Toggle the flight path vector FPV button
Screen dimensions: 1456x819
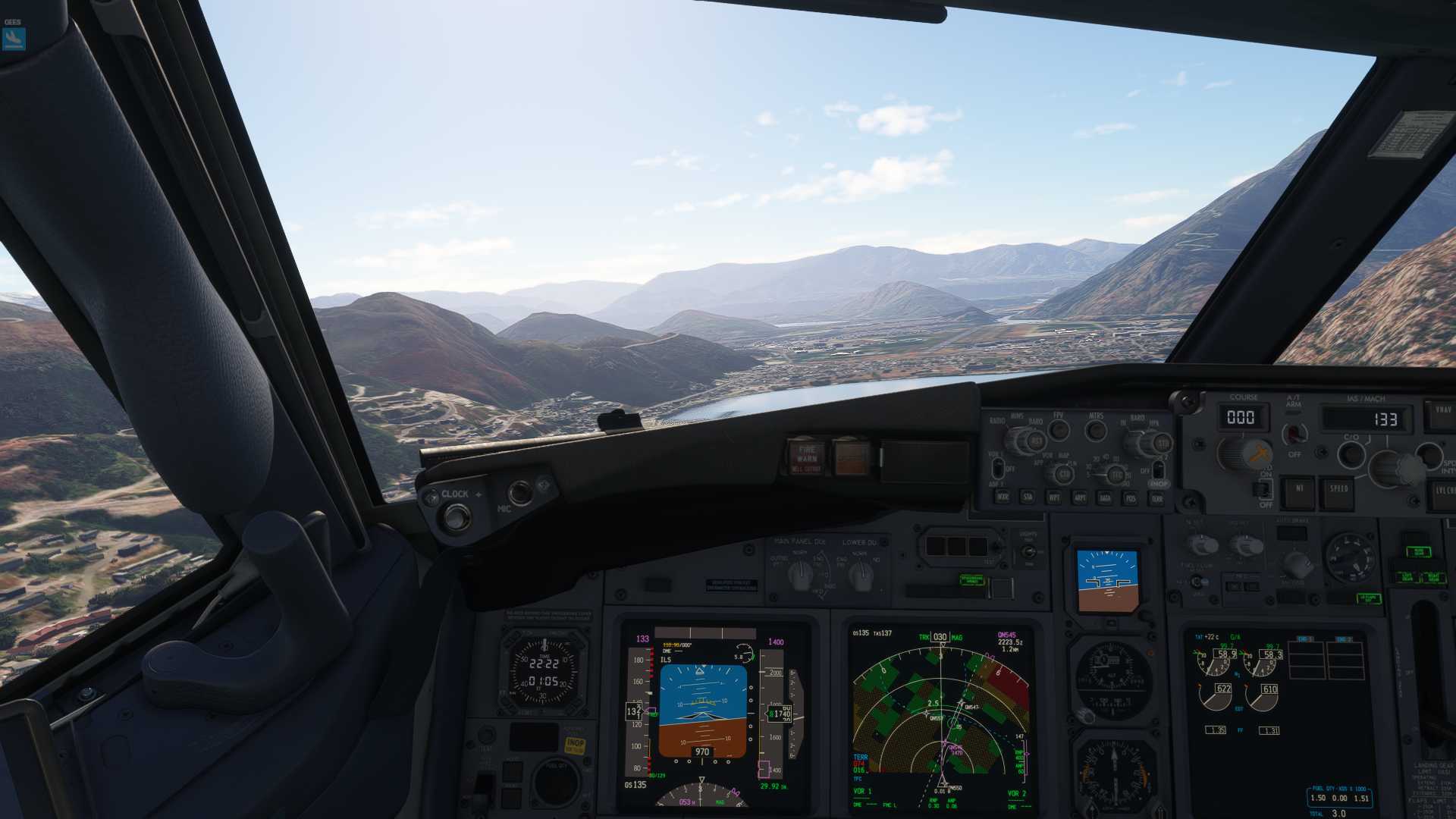1059,431
